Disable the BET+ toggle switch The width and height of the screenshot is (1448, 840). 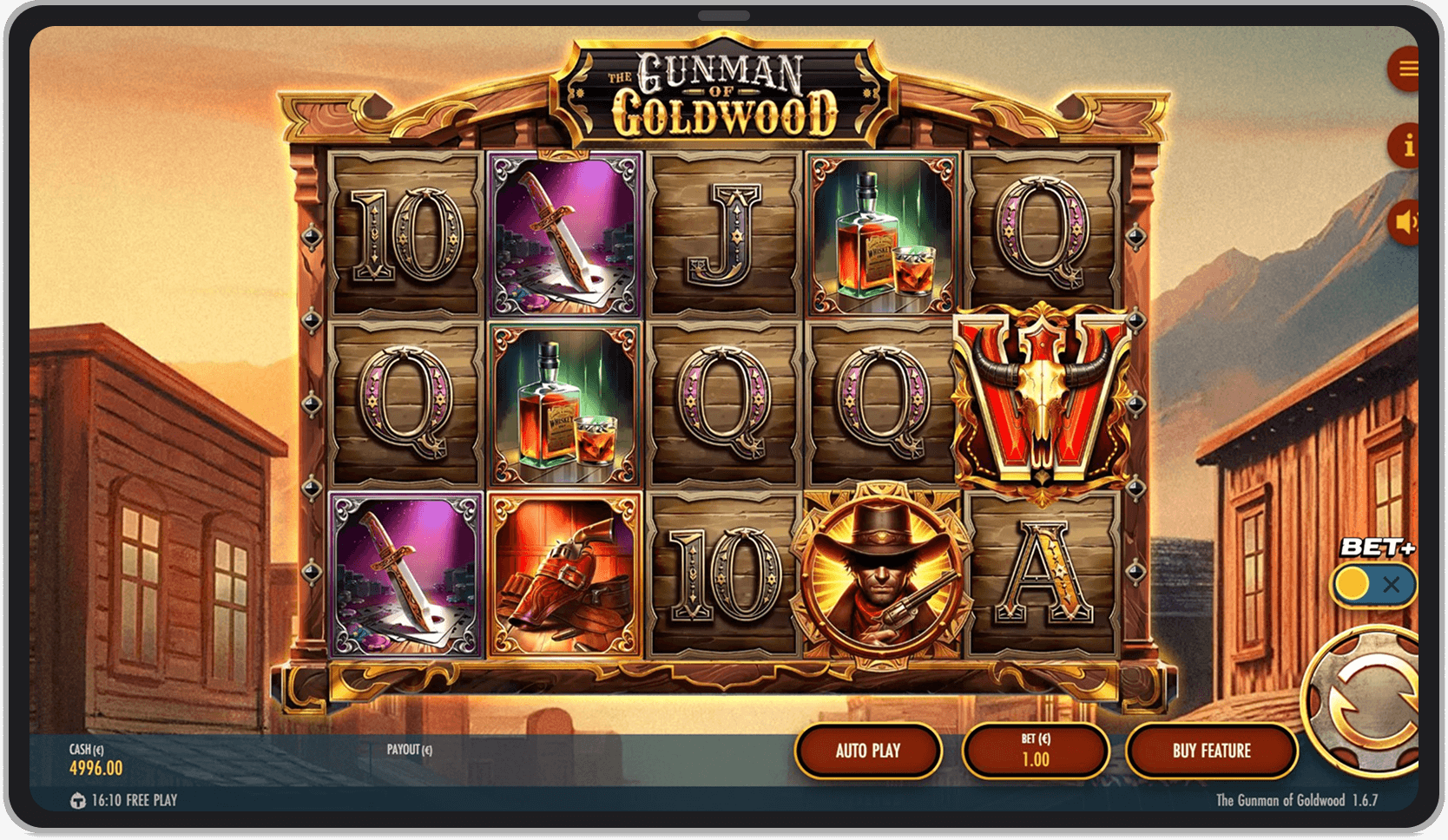[x=1374, y=587]
